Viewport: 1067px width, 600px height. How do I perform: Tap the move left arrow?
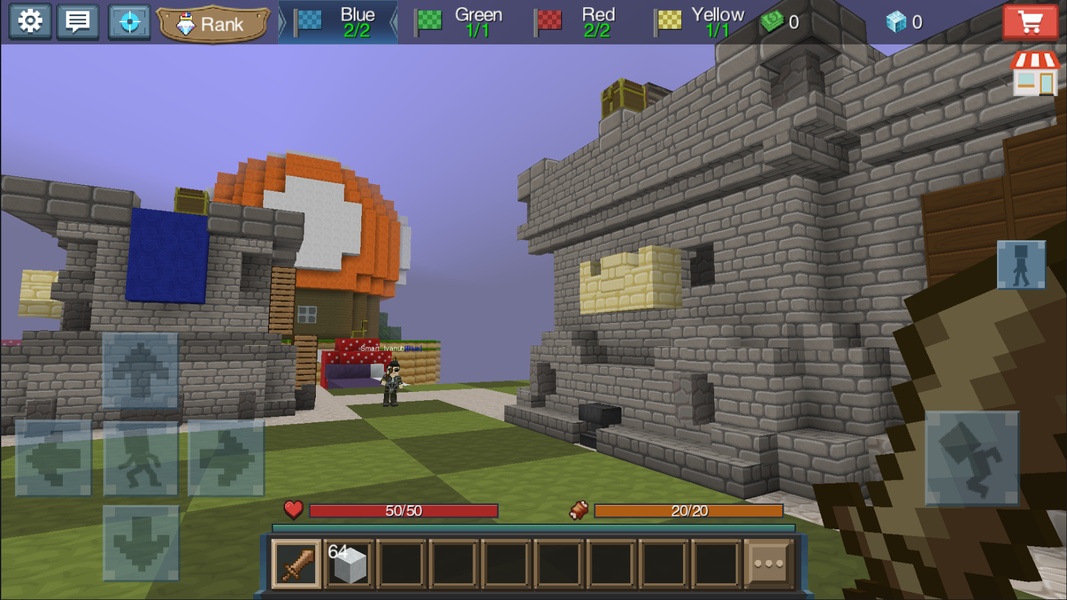(54, 458)
